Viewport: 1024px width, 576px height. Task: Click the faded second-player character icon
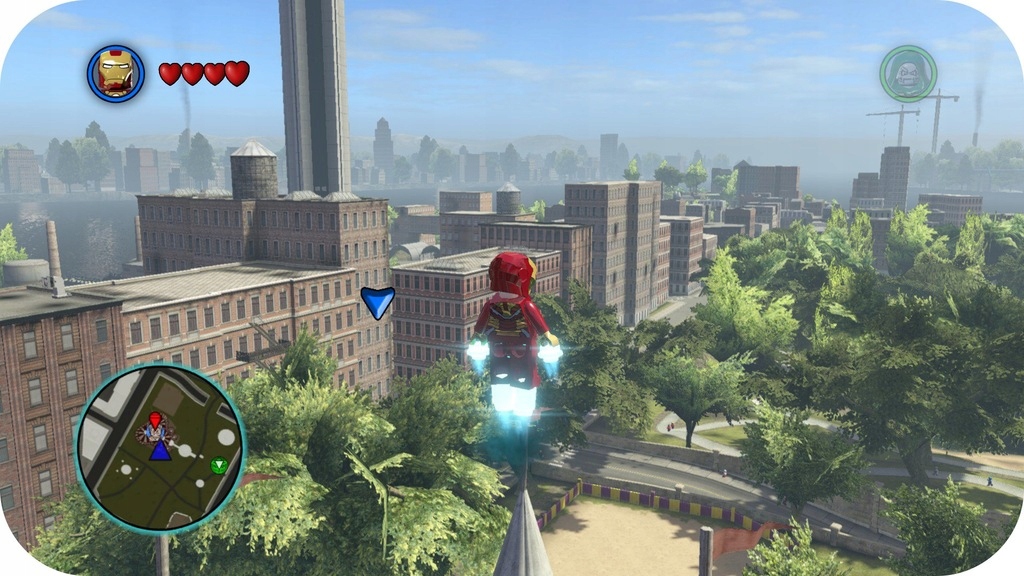(x=907, y=74)
